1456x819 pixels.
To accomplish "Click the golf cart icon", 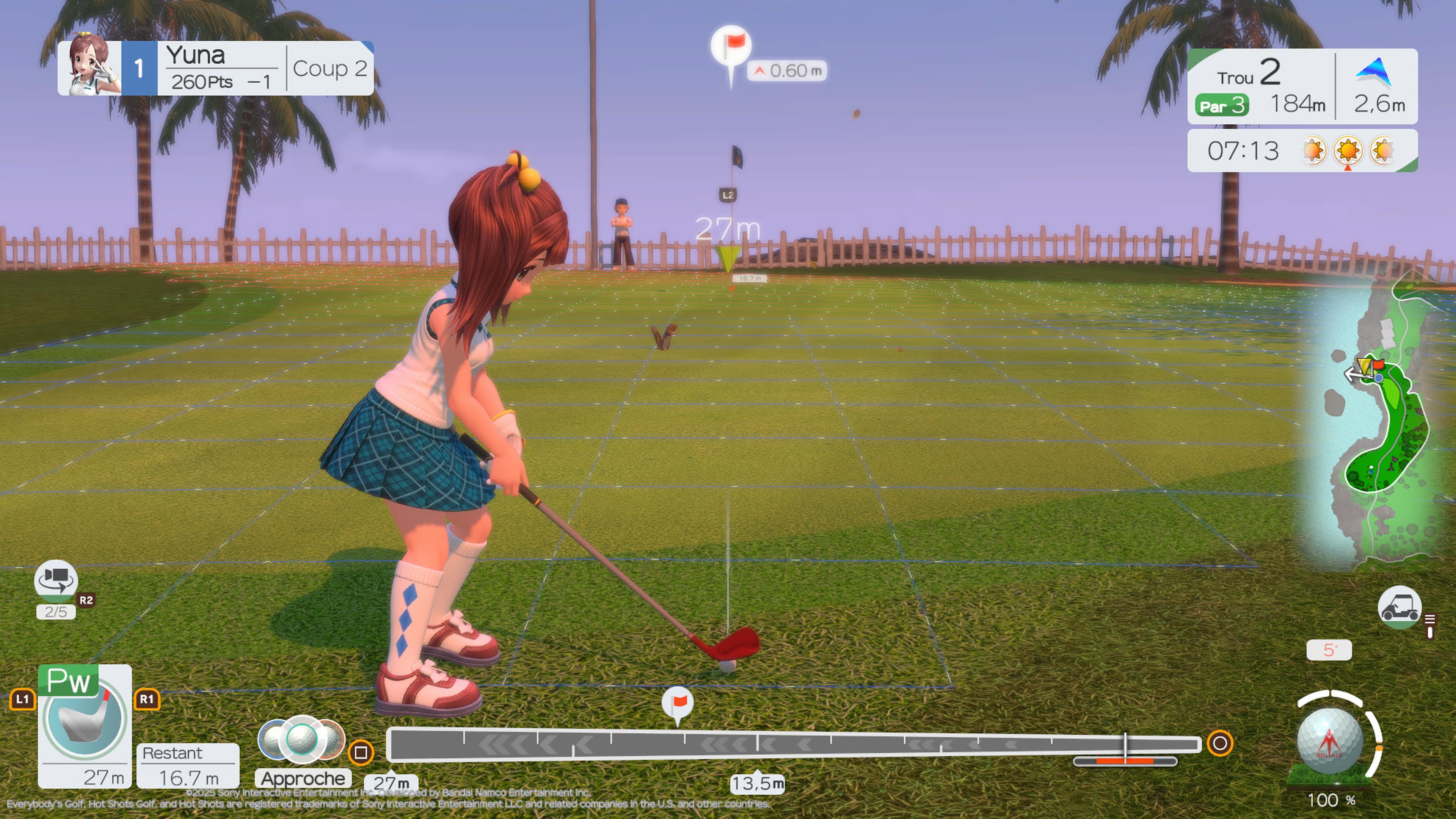I will (1399, 607).
